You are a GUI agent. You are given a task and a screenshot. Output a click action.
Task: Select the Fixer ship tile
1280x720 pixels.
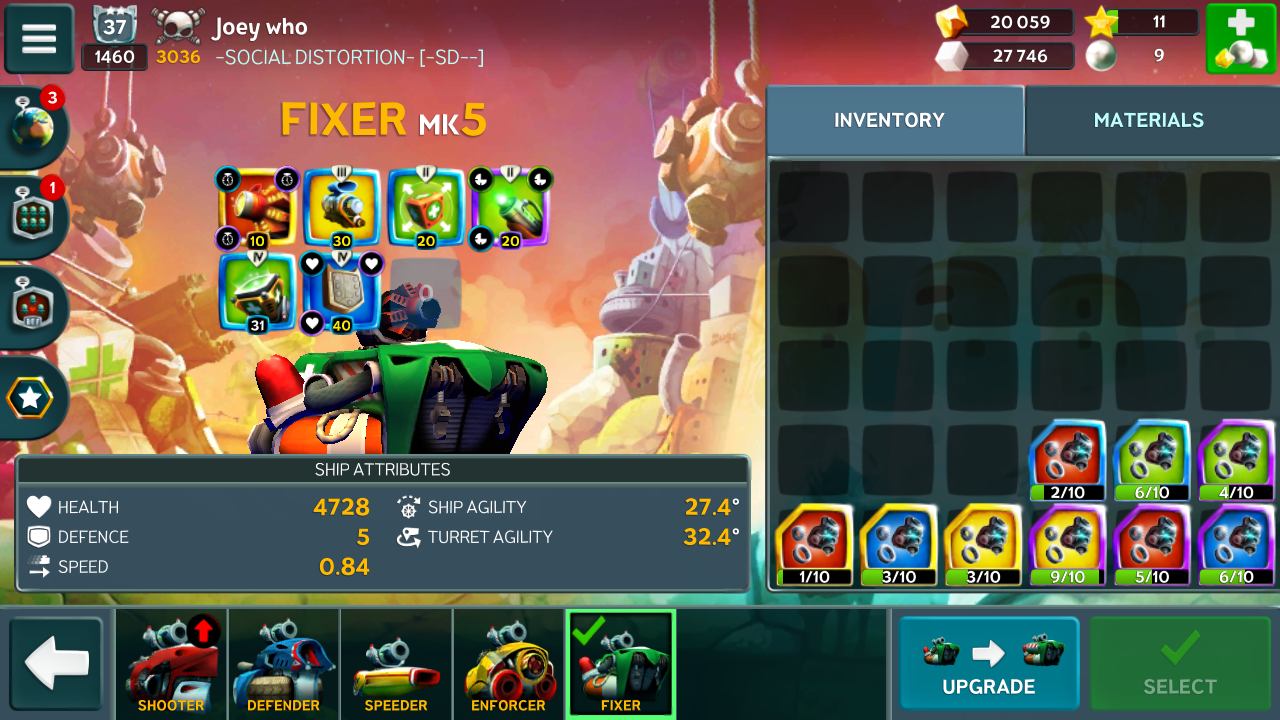coord(621,665)
